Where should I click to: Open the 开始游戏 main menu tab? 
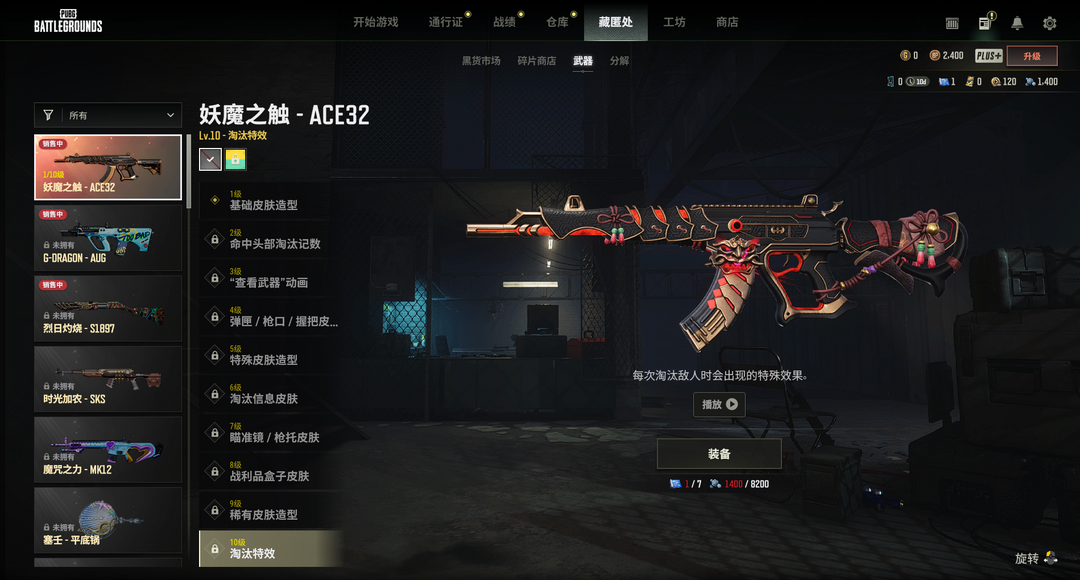click(375, 22)
